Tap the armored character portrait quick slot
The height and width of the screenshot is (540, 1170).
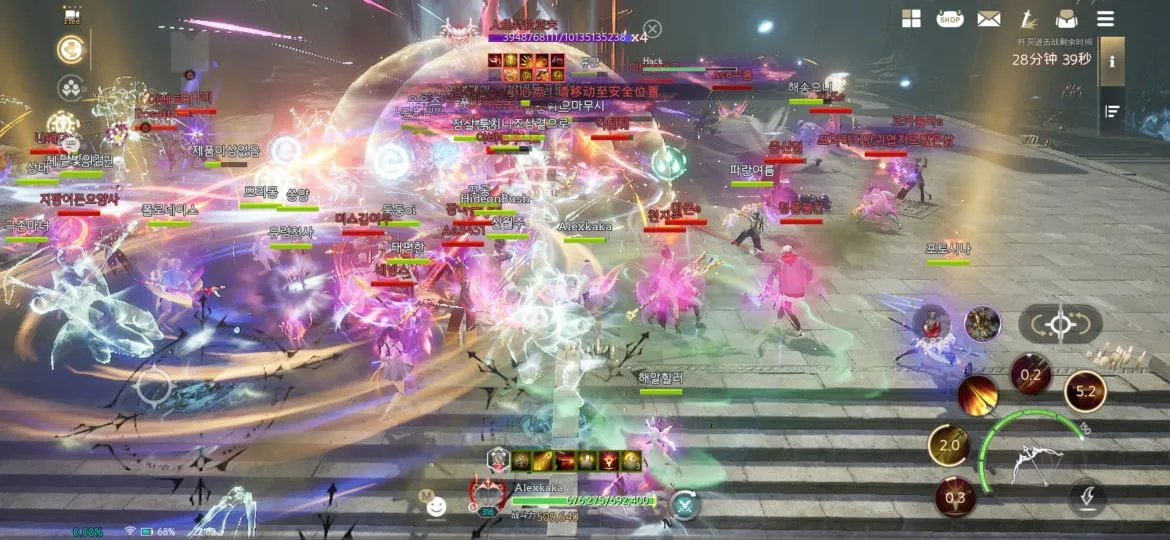pos(982,324)
